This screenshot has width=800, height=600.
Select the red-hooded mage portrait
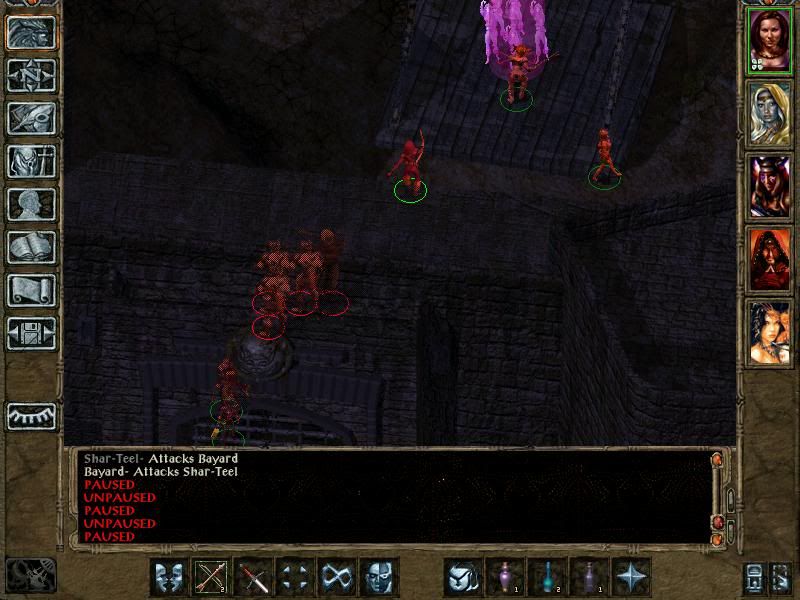point(769,259)
